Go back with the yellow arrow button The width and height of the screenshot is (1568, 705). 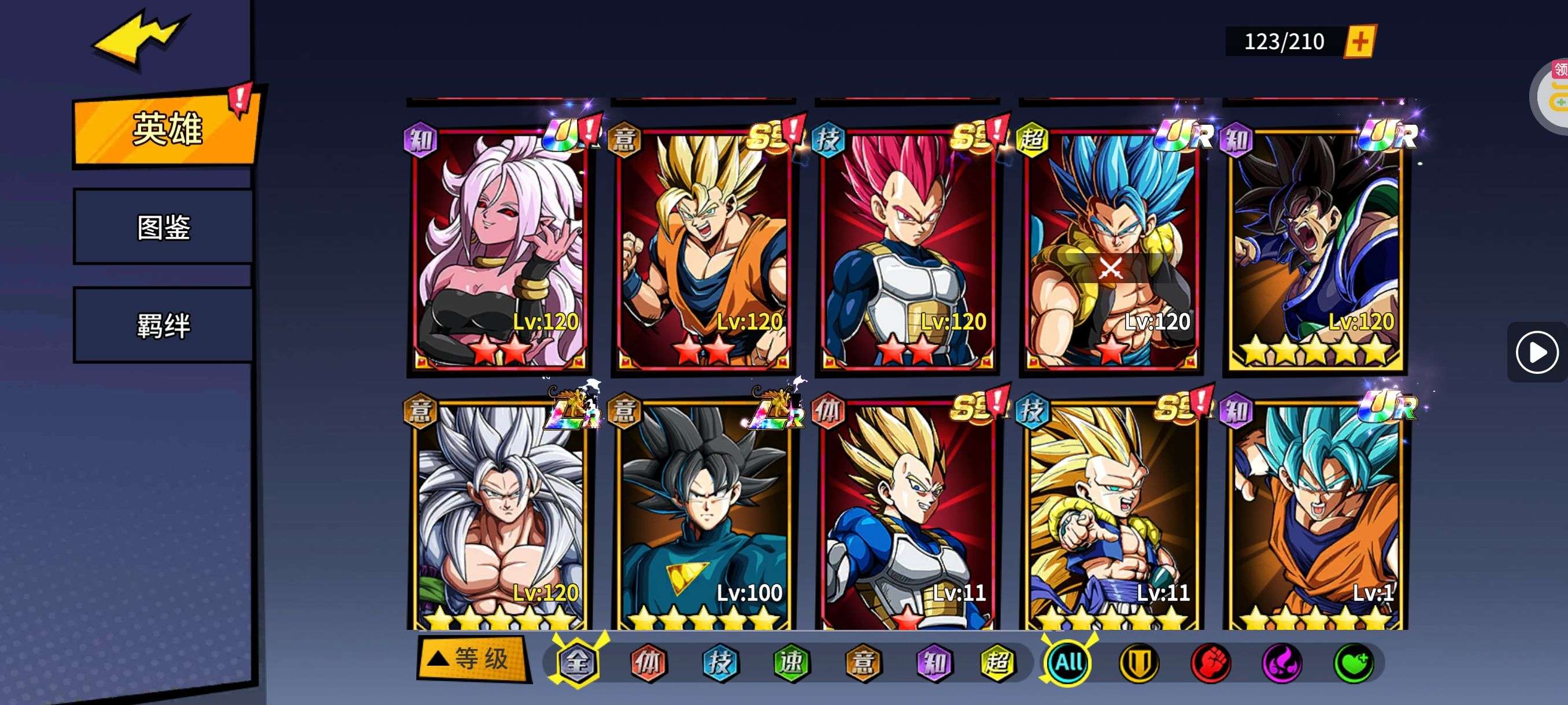coord(139,39)
